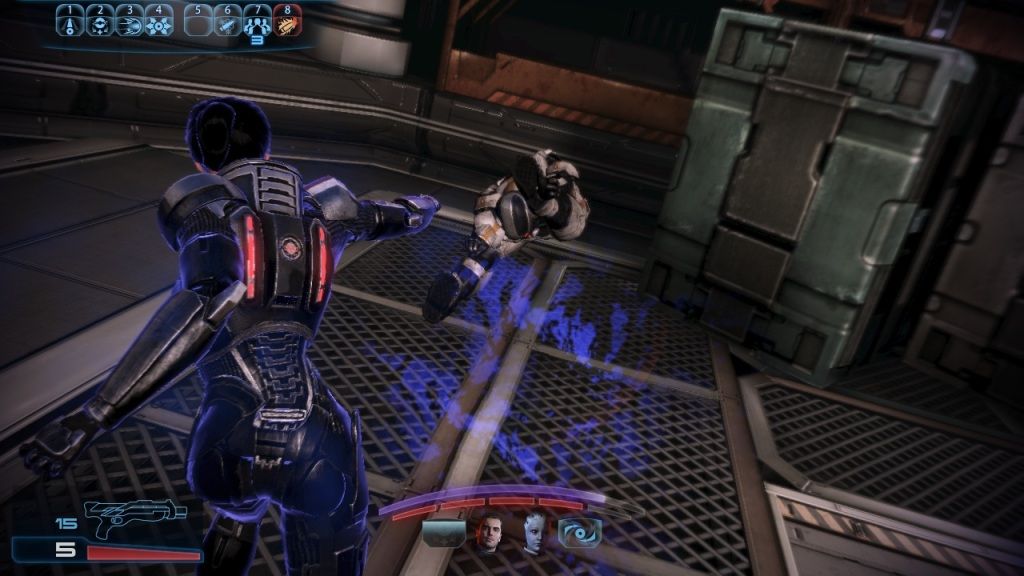Select the weapon icon in slot 6
Viewport: 1024px width, 576px height.
(x=228, y=20)
